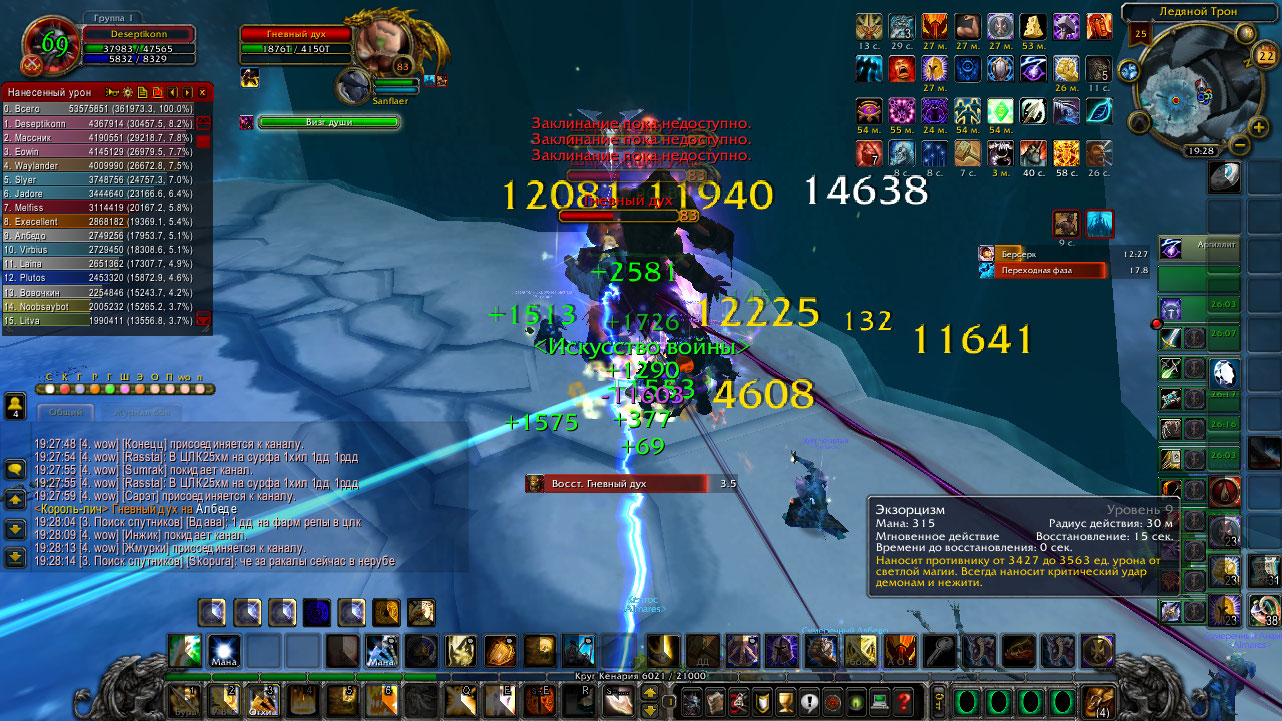Select the Гневный дух target frame
Image resolution: width=1282 pixels, height=721 pixels.
pos(295,34)
